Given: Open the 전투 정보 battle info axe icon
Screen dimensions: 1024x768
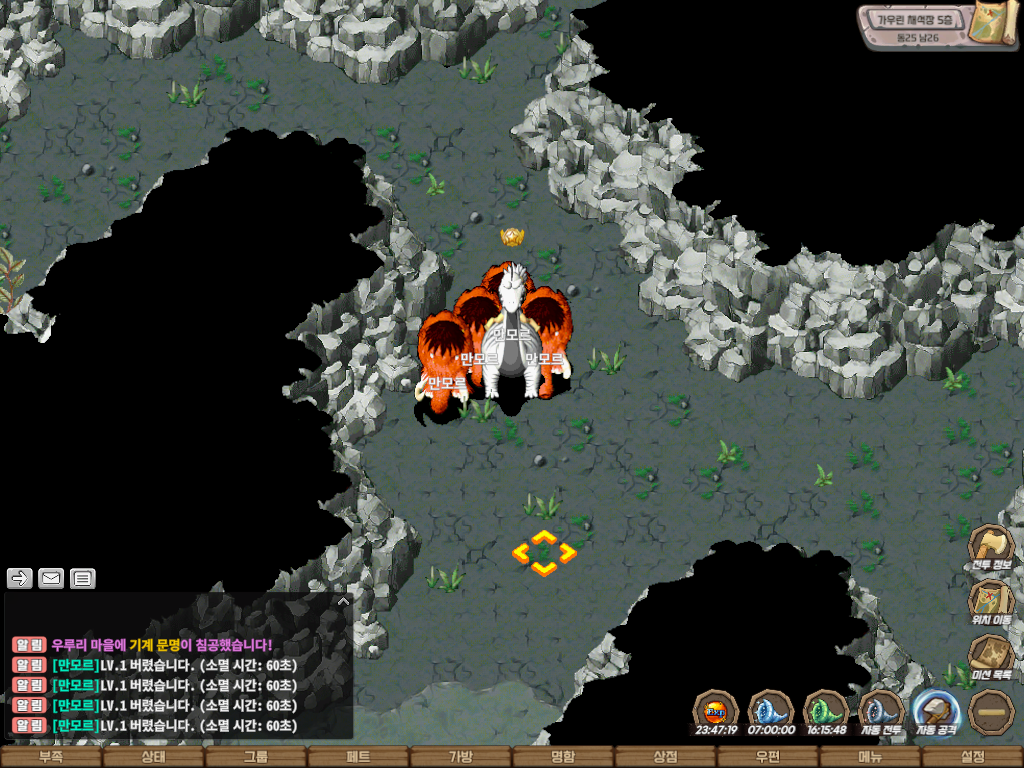Looking at the screenshot, I should click(x=991, y=546).
